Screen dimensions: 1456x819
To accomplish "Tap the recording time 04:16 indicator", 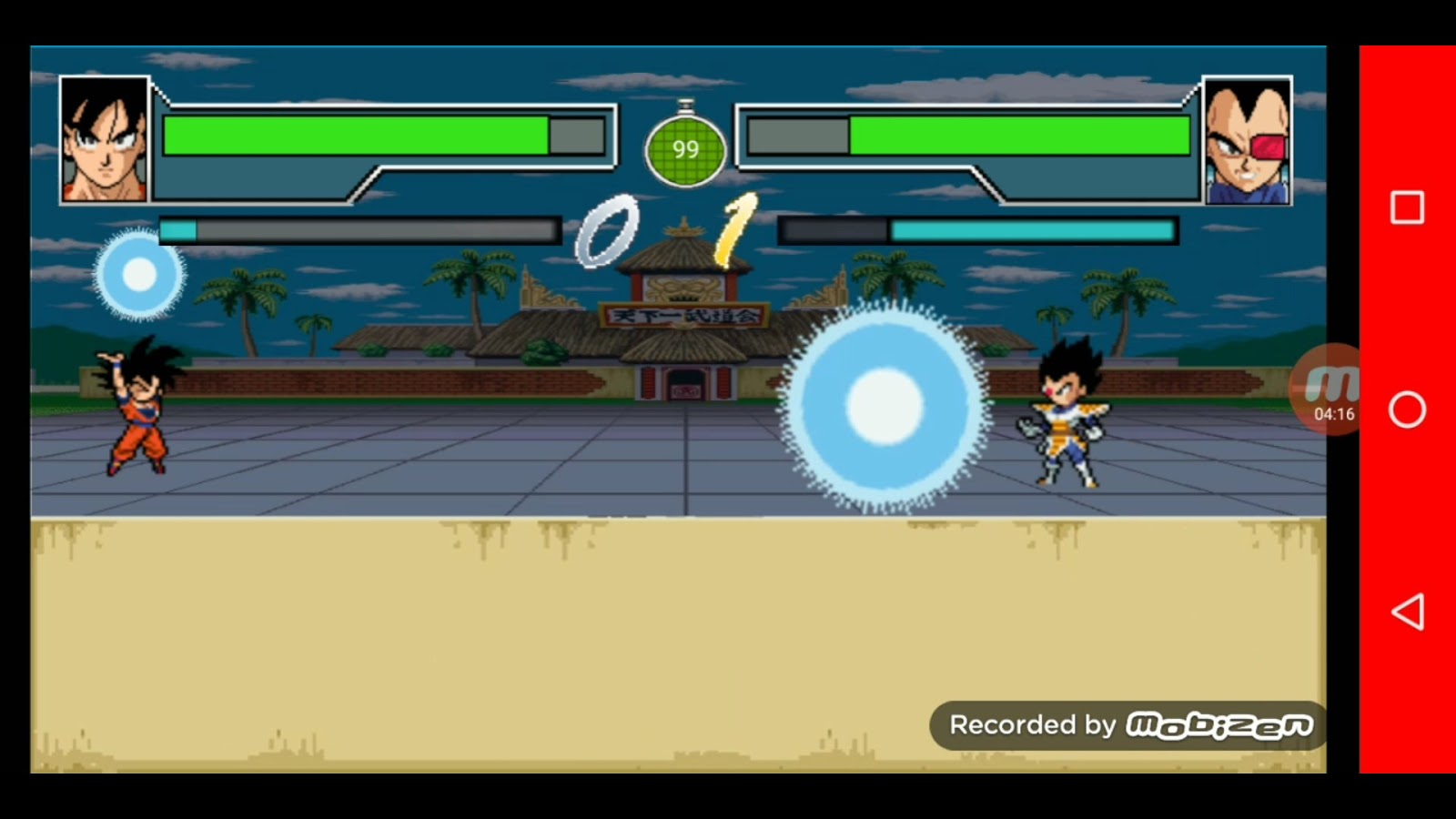I will (x=1336, y=414).
